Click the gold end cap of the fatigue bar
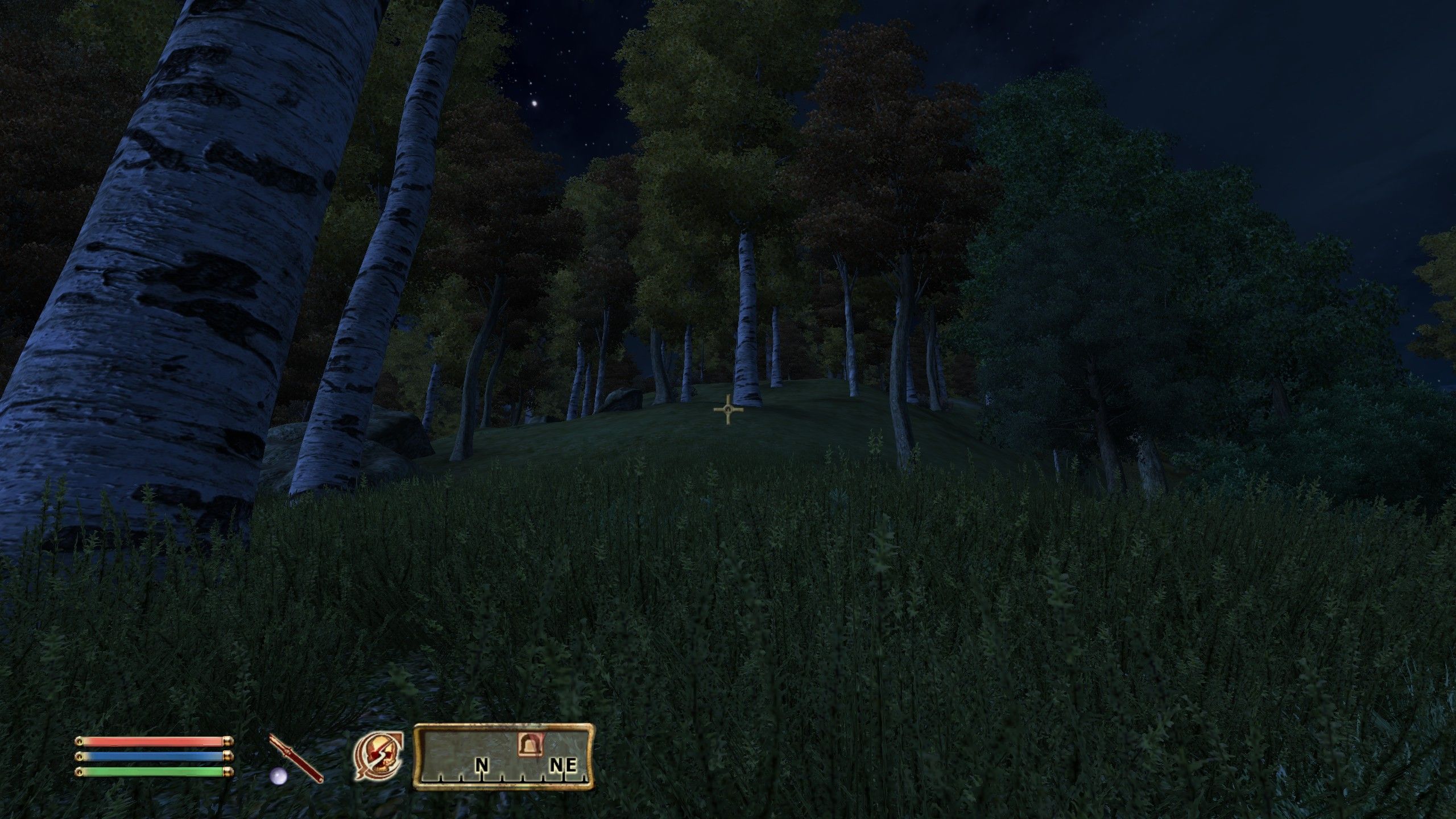 point(227,772)
